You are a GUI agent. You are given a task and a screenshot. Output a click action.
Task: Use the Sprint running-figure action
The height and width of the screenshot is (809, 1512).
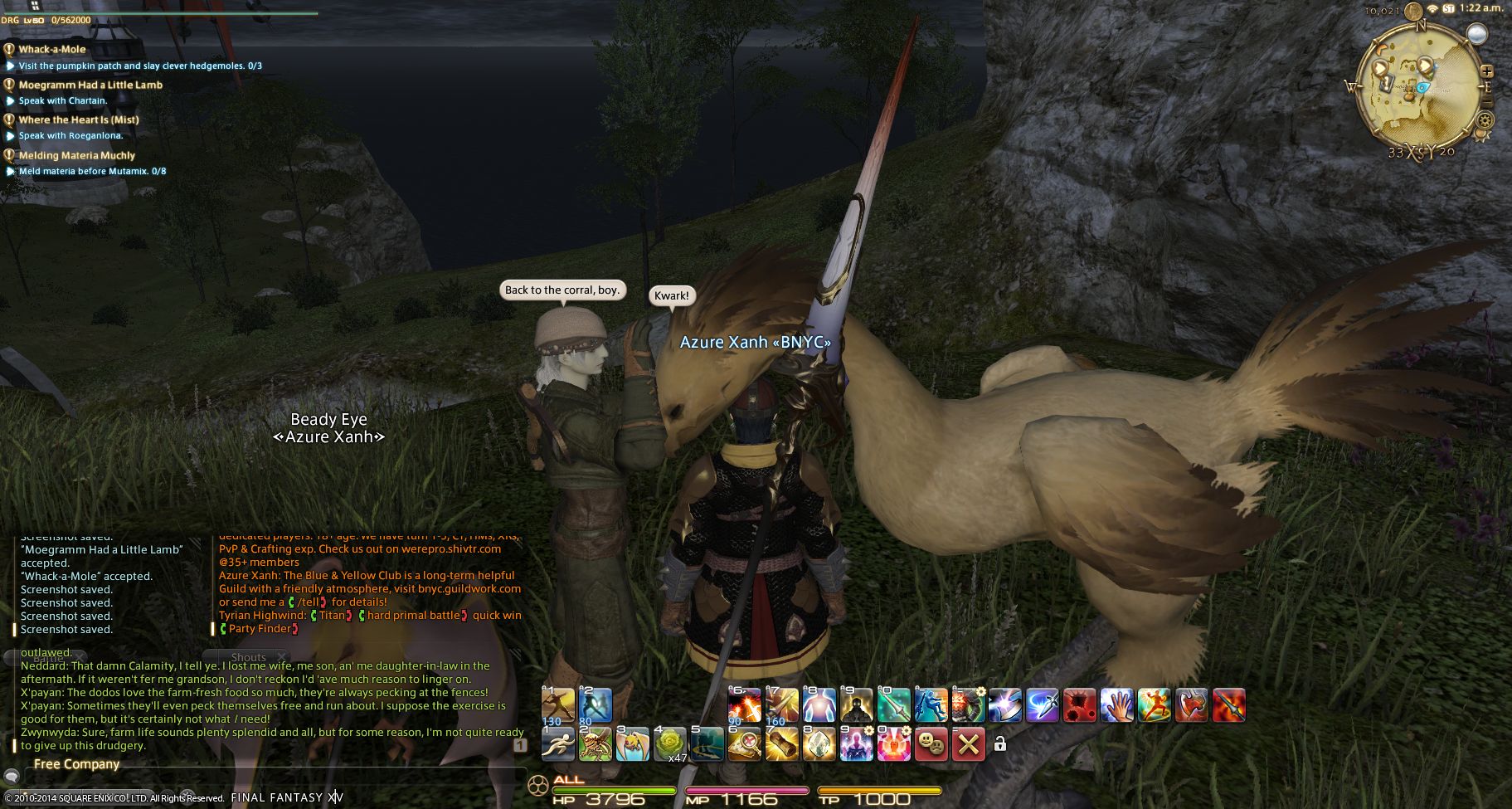558,743
